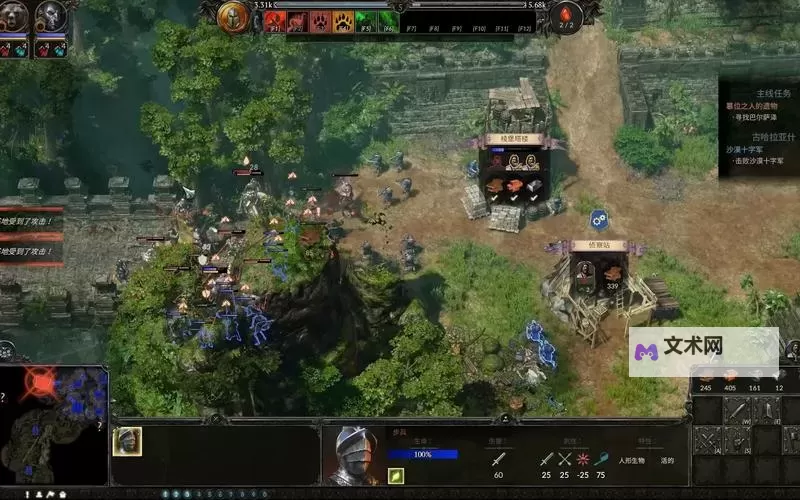The image size is (800, 500).
Task: Select the first hero portrait
Action: coord(14,17)
